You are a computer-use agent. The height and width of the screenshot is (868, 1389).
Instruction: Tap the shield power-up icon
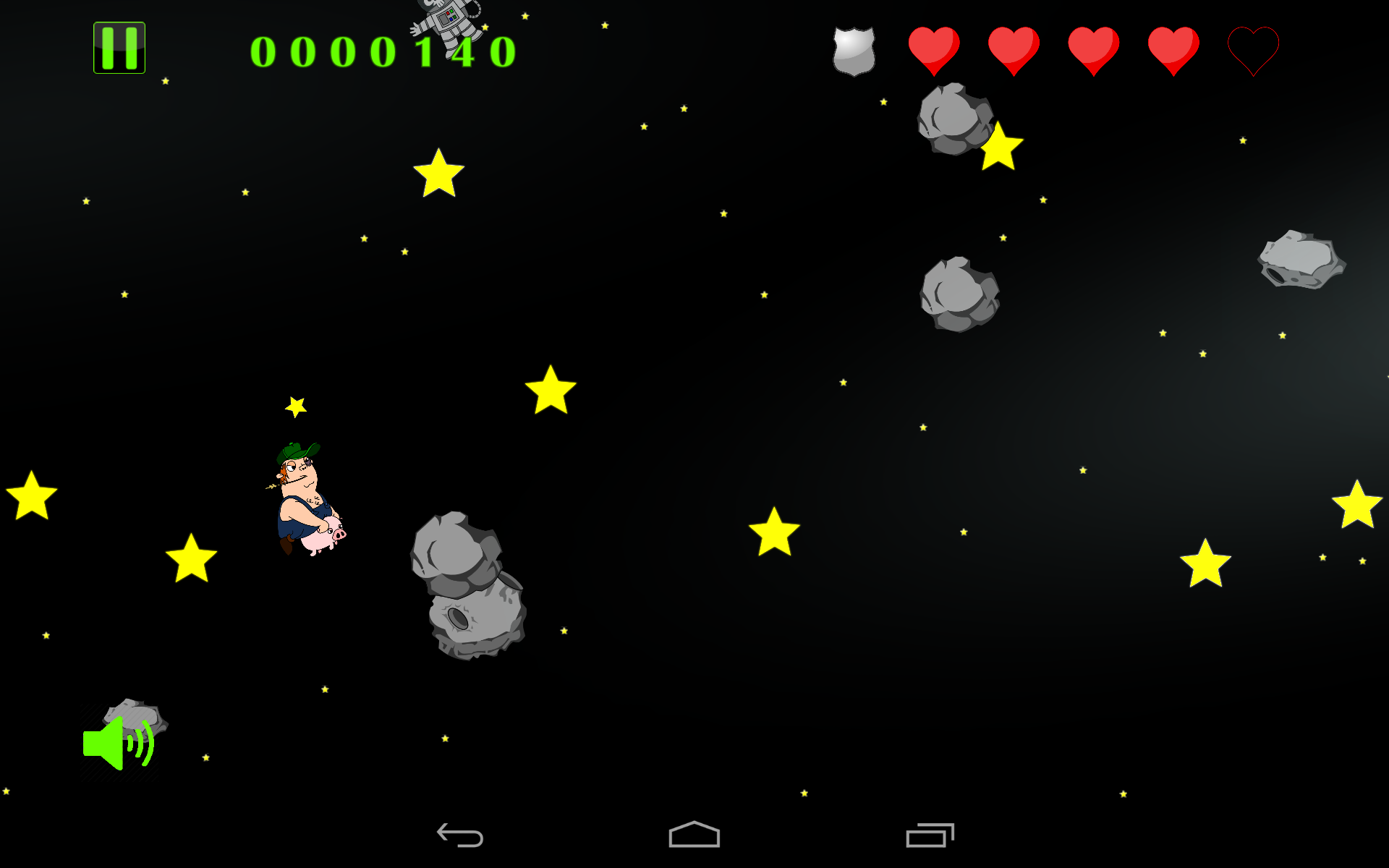852,49
